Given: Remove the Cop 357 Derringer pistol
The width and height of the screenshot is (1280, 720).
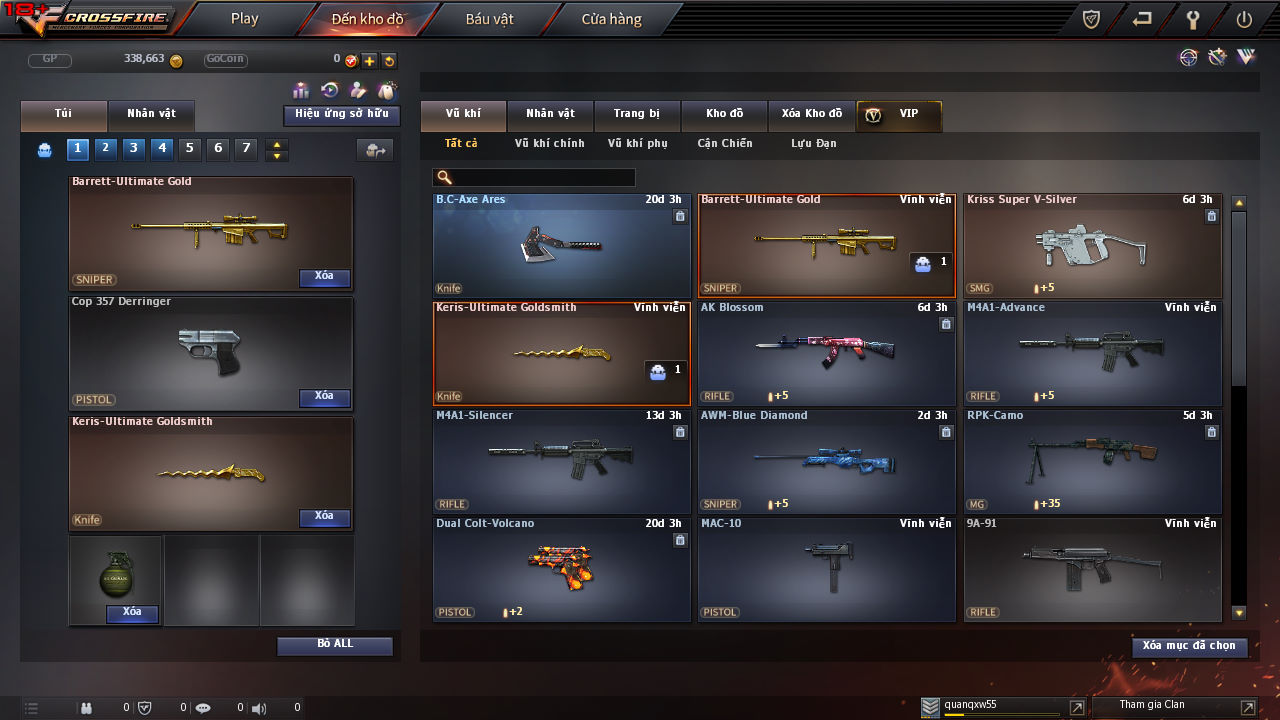Looking at the screenshot, I should (324, 397).
